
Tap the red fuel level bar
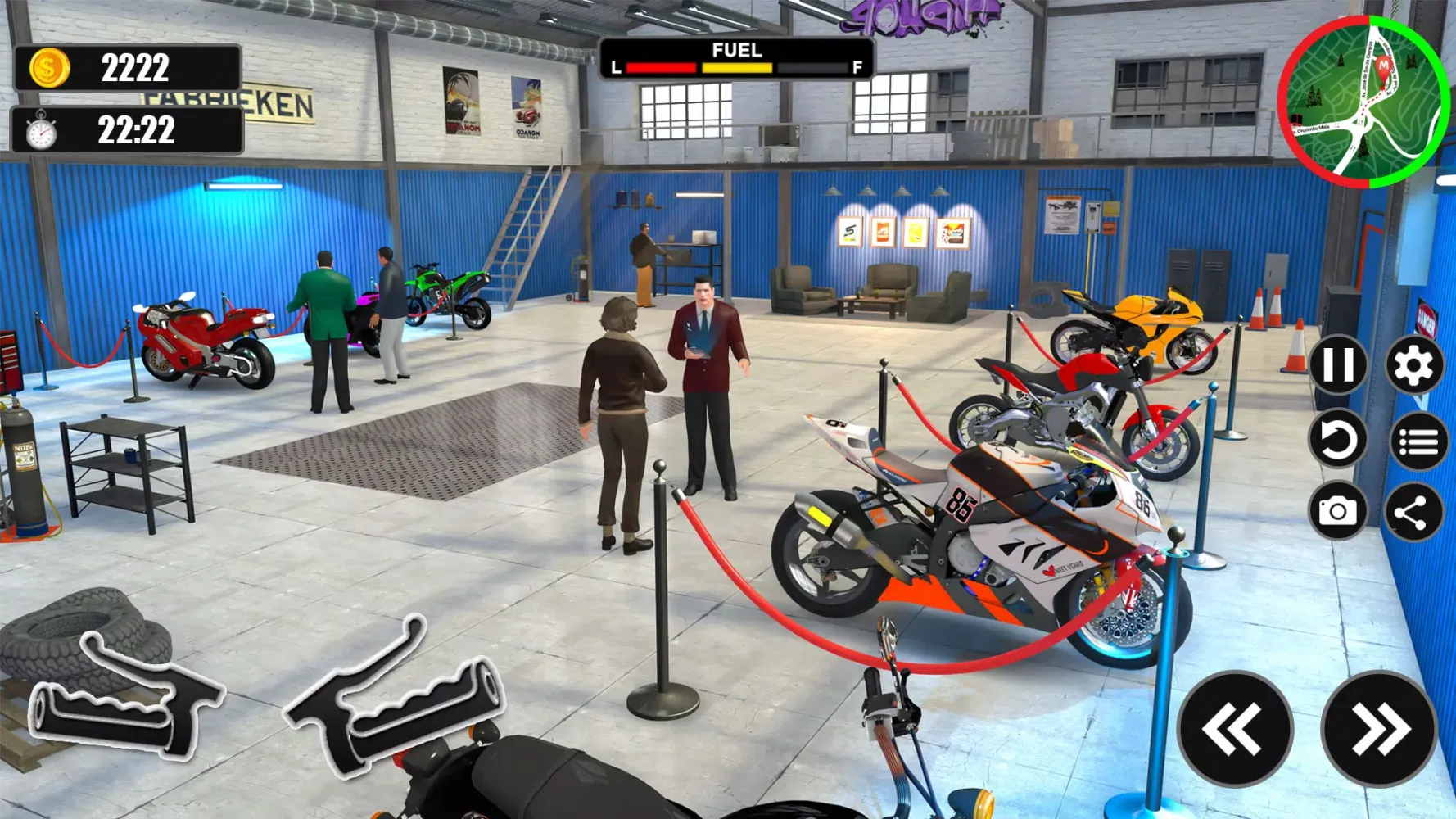click(x=663, y=69)
